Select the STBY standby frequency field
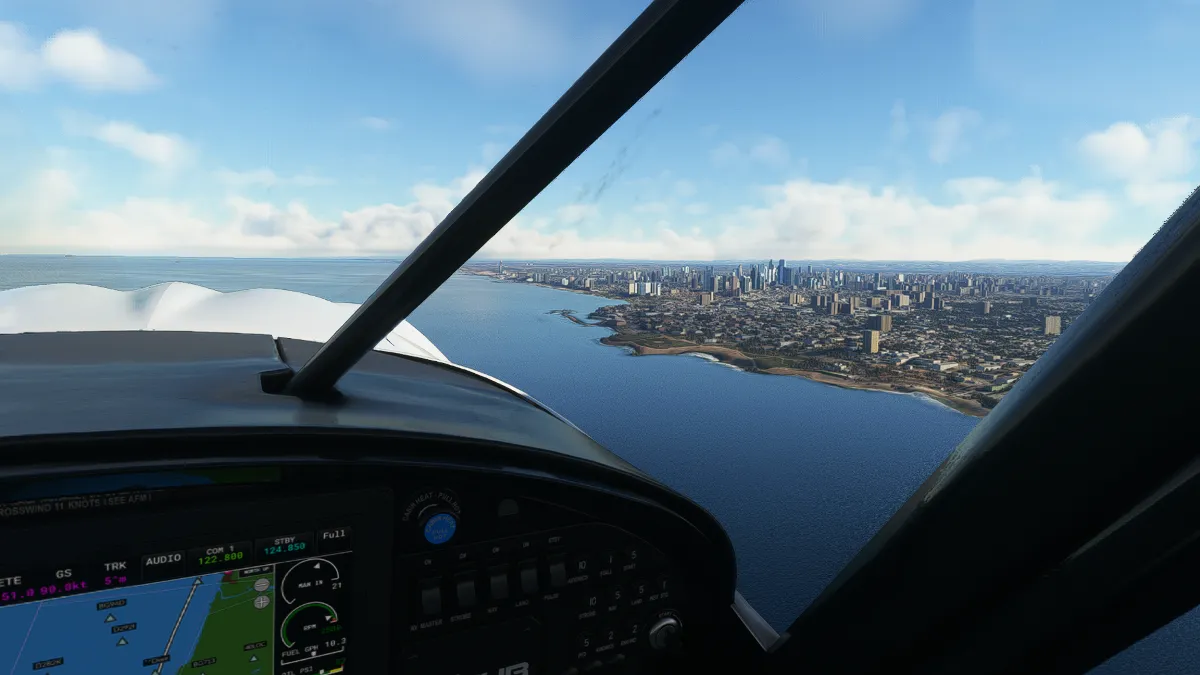This screenshot has height=675, width=1200. pyautogui.click(x=285, y=546)
